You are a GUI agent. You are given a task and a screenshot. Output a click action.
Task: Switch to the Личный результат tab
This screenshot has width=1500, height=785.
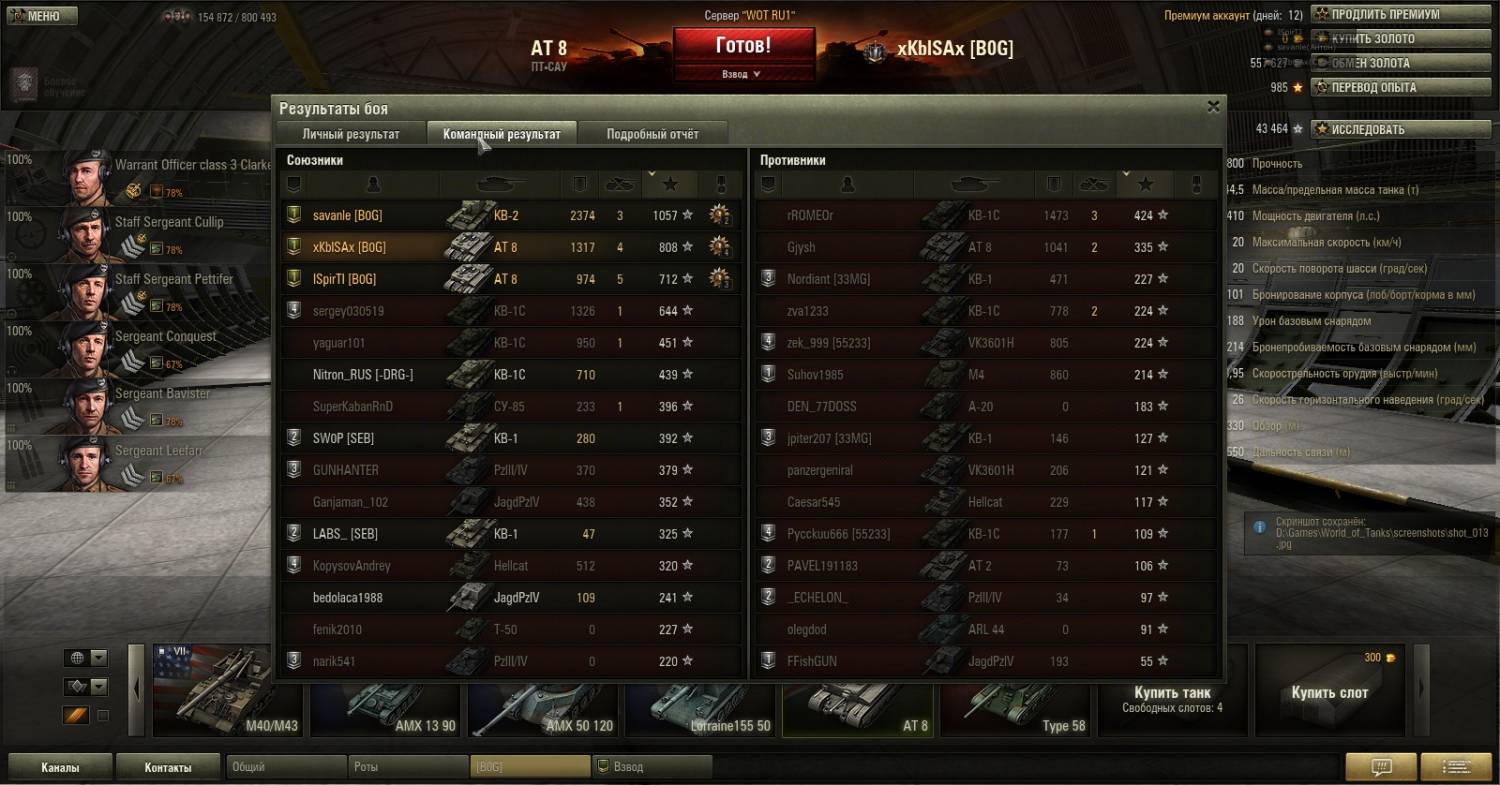tap(351, 134)
